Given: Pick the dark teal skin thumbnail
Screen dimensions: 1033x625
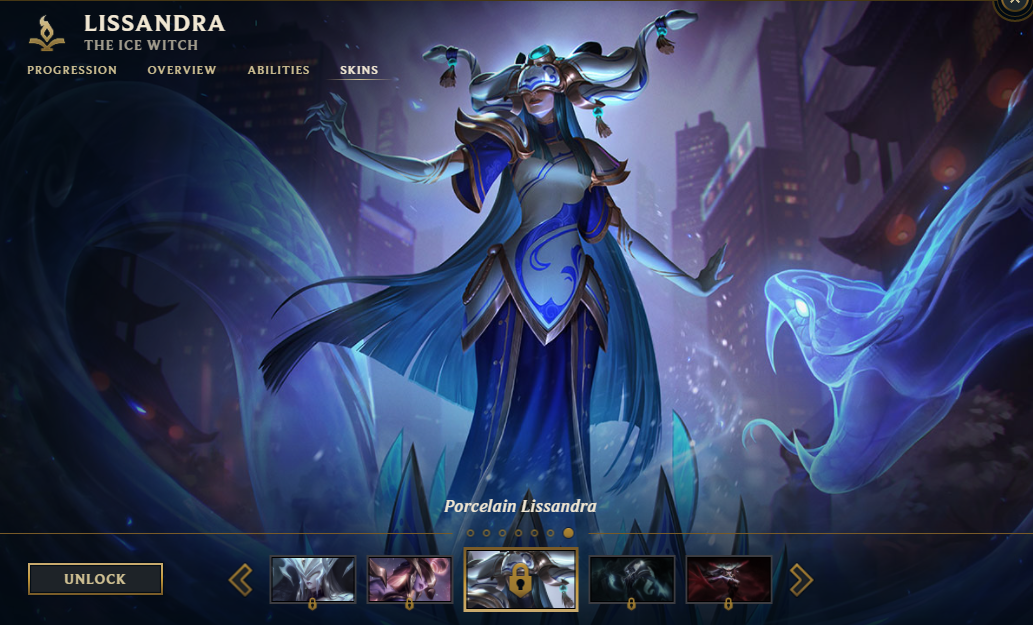Looking at the screenshot, I should pos(632,579).
